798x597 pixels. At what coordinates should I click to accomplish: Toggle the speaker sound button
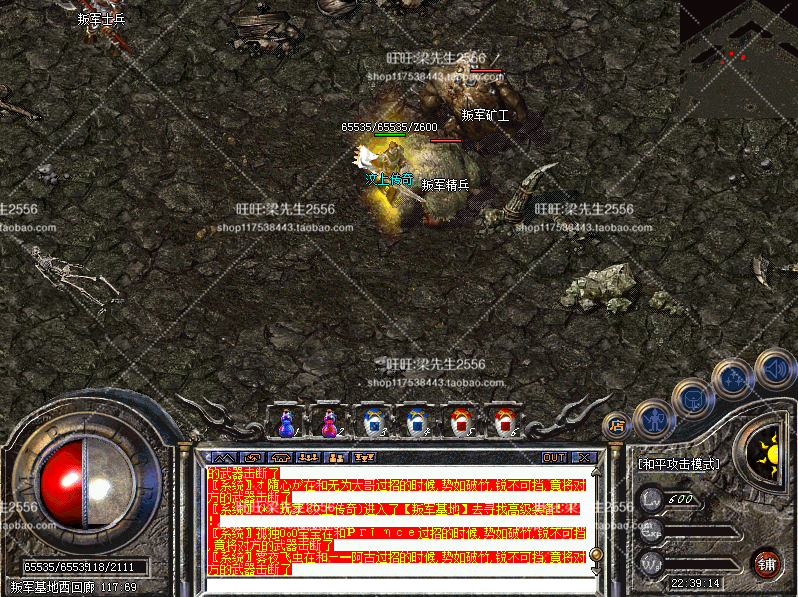[x=775, y=366]
